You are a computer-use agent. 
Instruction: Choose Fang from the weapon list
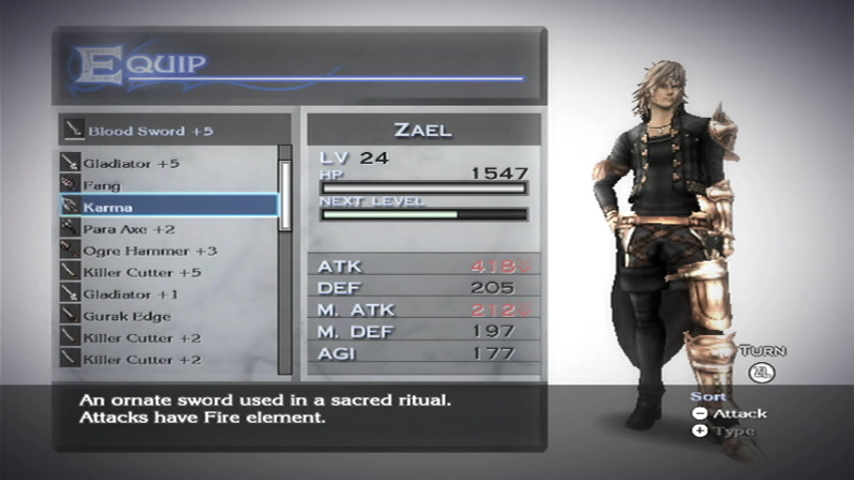tap(102, 185)
